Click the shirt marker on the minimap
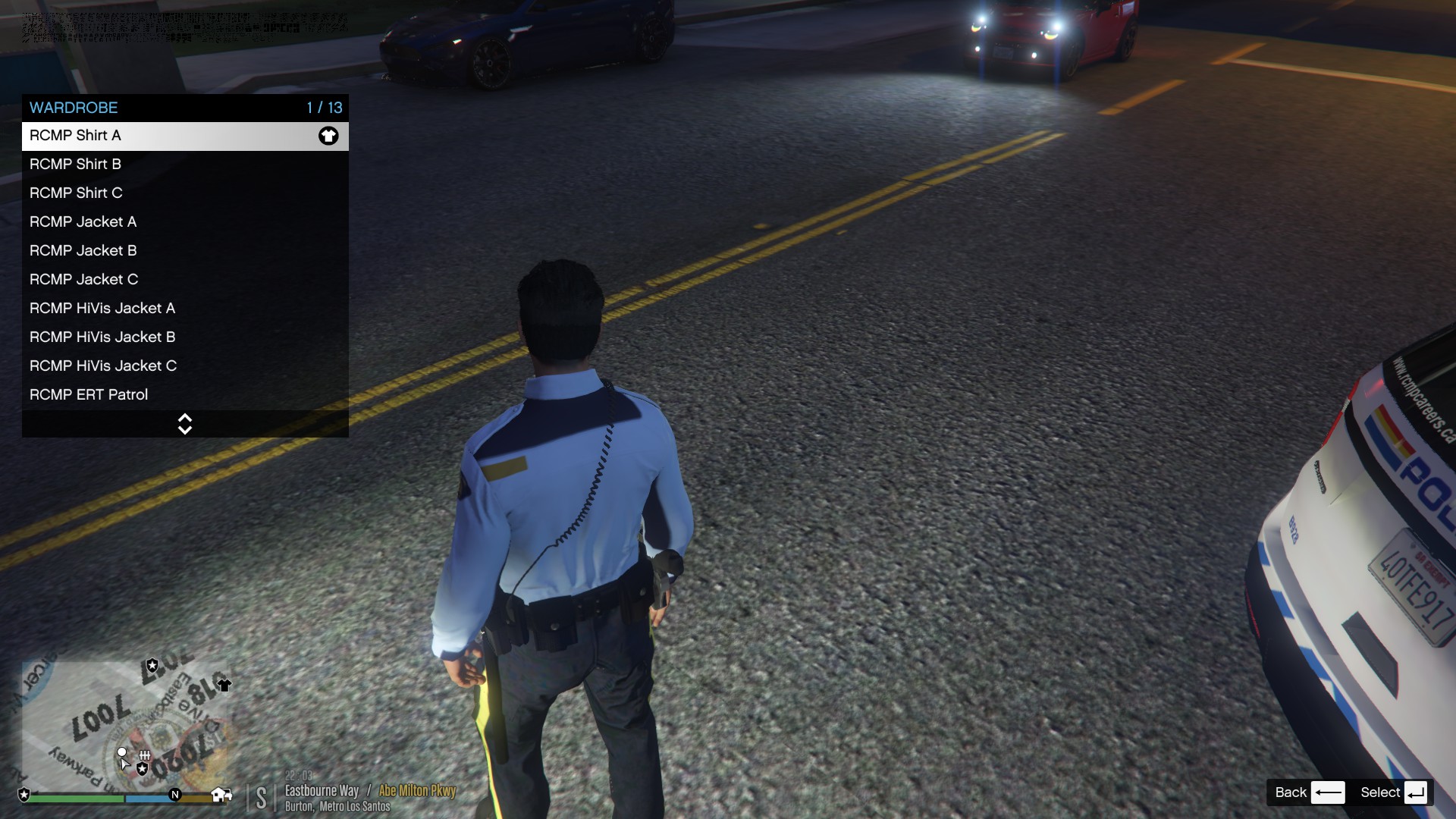This screenshot has width=1456, height=819. pyautogui.click(x=224, y=686)
